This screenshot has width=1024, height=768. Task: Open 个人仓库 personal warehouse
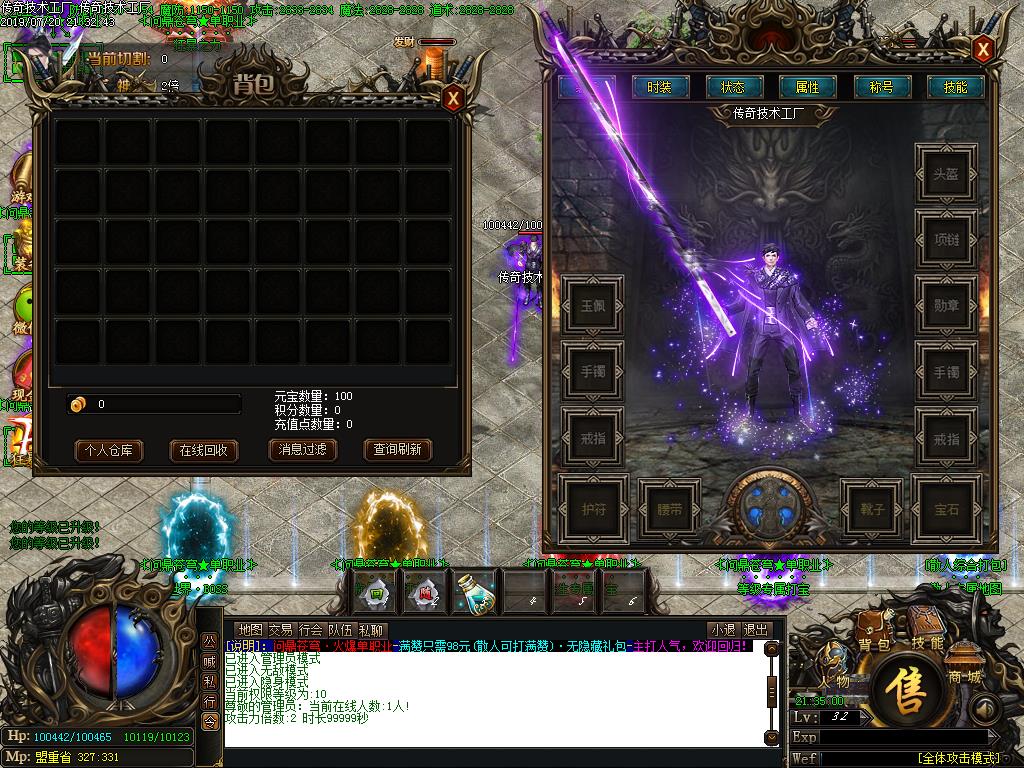[109, 450]
